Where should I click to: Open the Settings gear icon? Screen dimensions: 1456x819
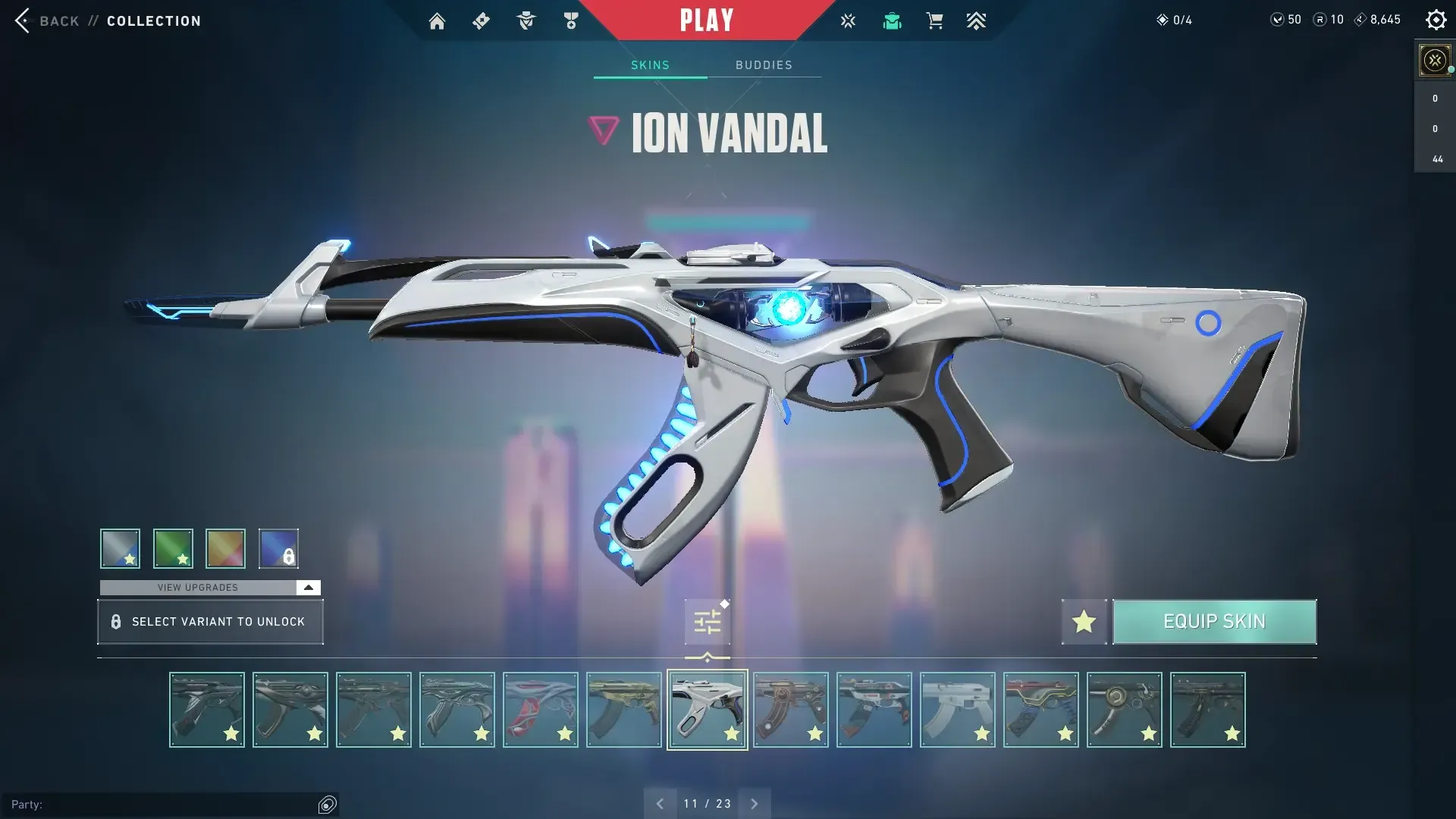click(1436, 20)
